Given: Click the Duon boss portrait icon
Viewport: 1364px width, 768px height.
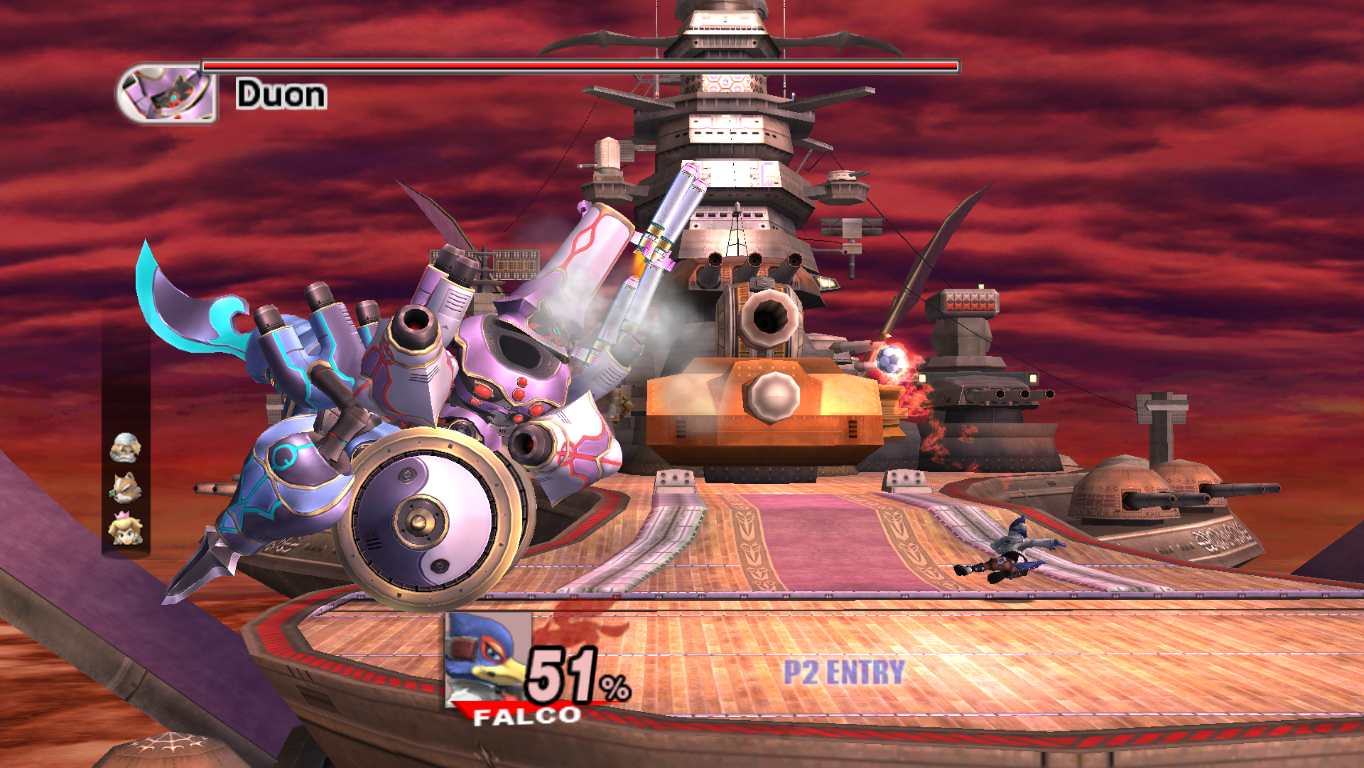Looking at the screenshot, I should click(167, 94).
